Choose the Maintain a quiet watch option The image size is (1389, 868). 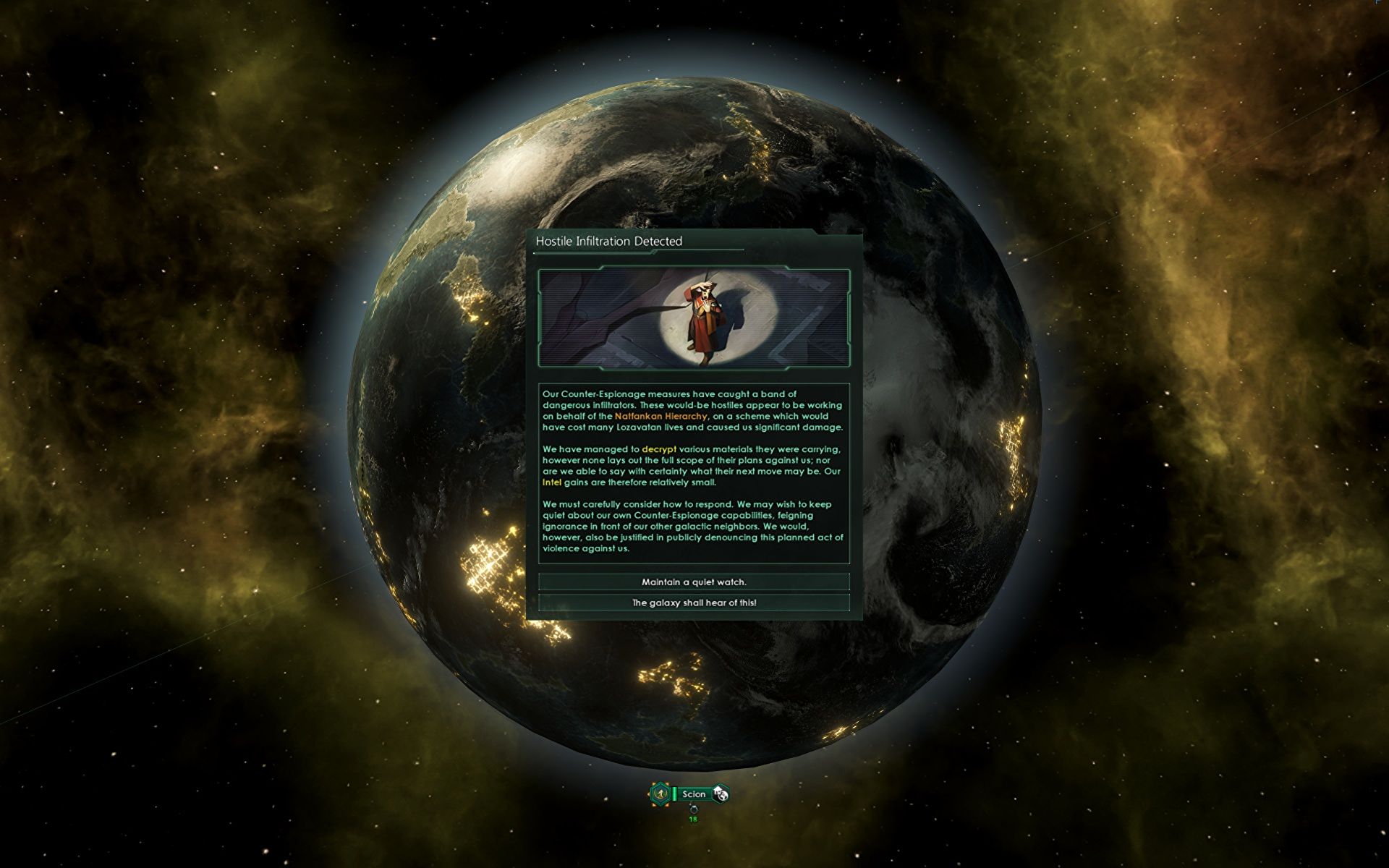coord(693,582)
